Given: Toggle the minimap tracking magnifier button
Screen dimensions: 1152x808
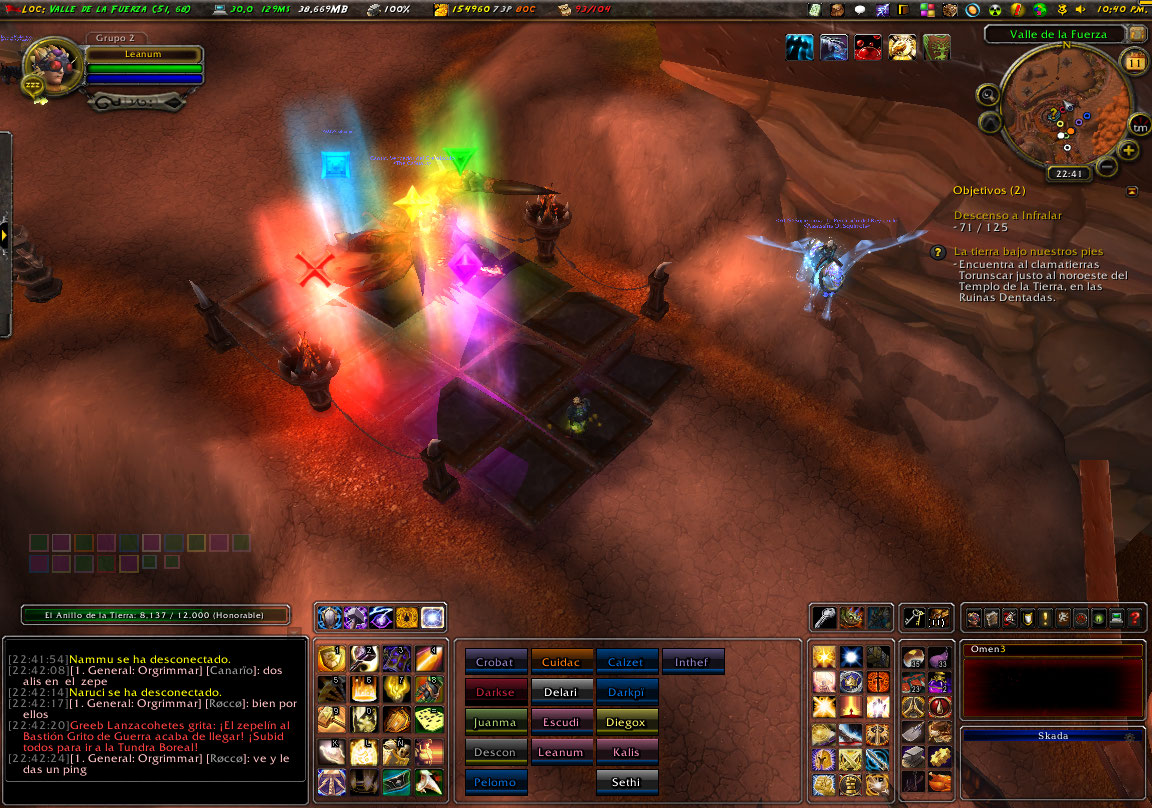Looking at the screenshot, I should click(988, 96).
